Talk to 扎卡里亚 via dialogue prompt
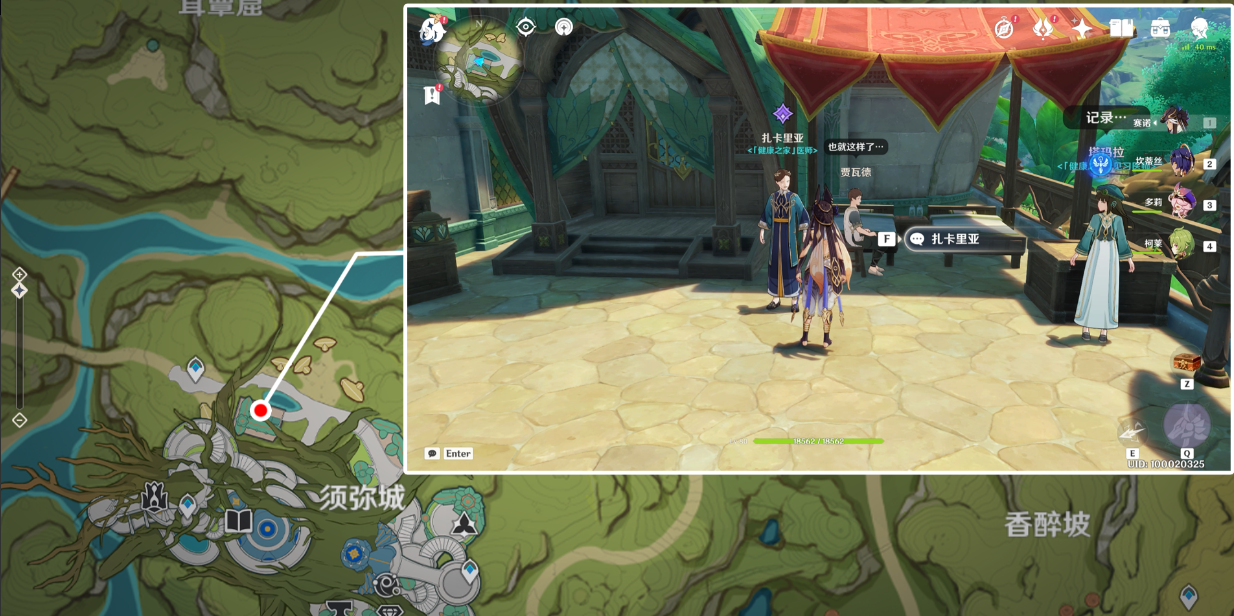The image size is (1234, 616). click(x=955, y=239)
